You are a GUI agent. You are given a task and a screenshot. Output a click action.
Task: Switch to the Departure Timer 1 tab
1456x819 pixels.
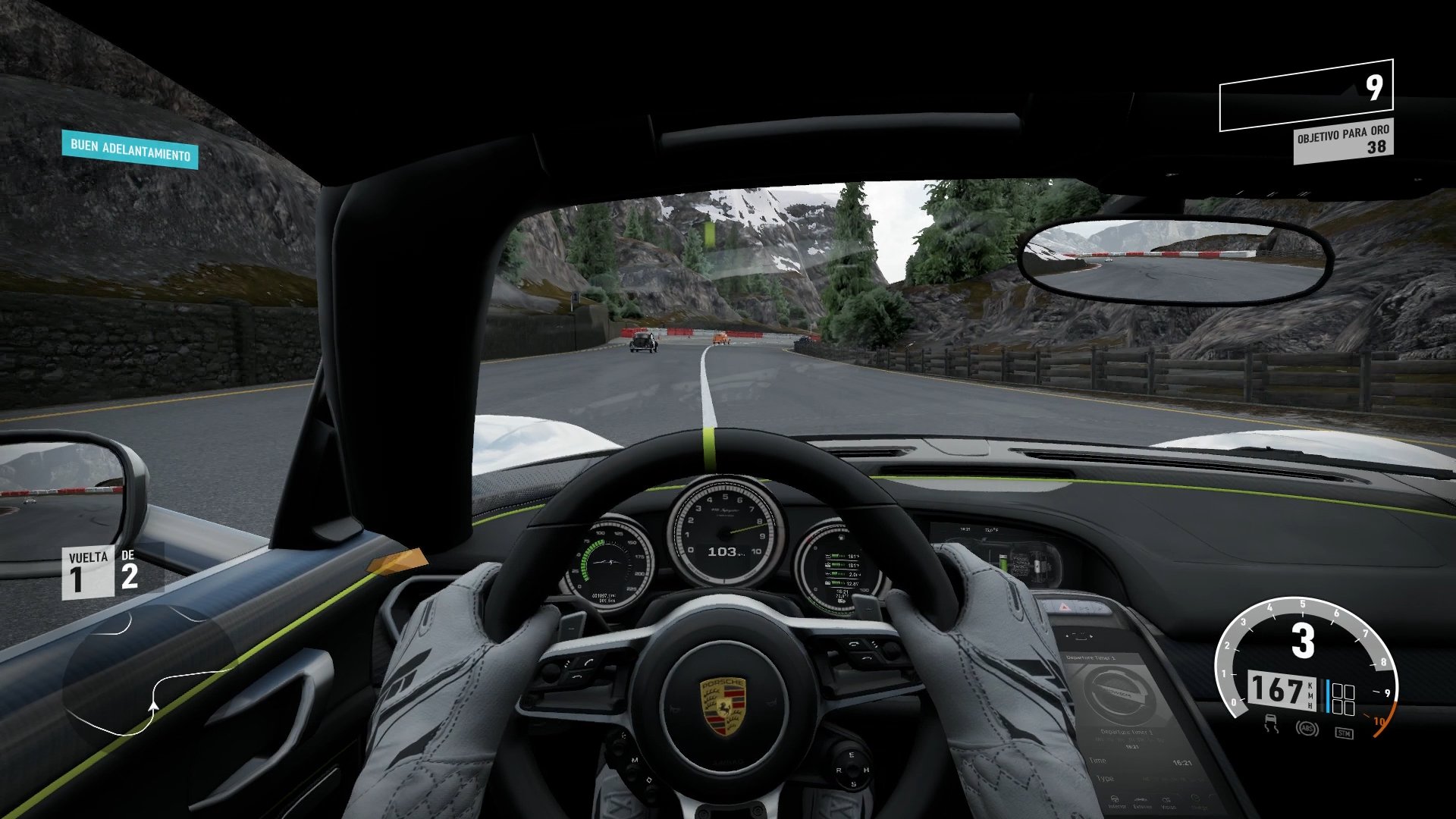1128,730
